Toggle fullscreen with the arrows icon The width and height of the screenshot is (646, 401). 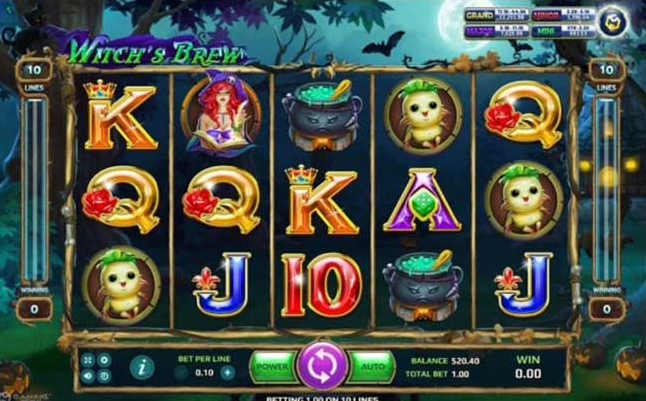[89, 360]
